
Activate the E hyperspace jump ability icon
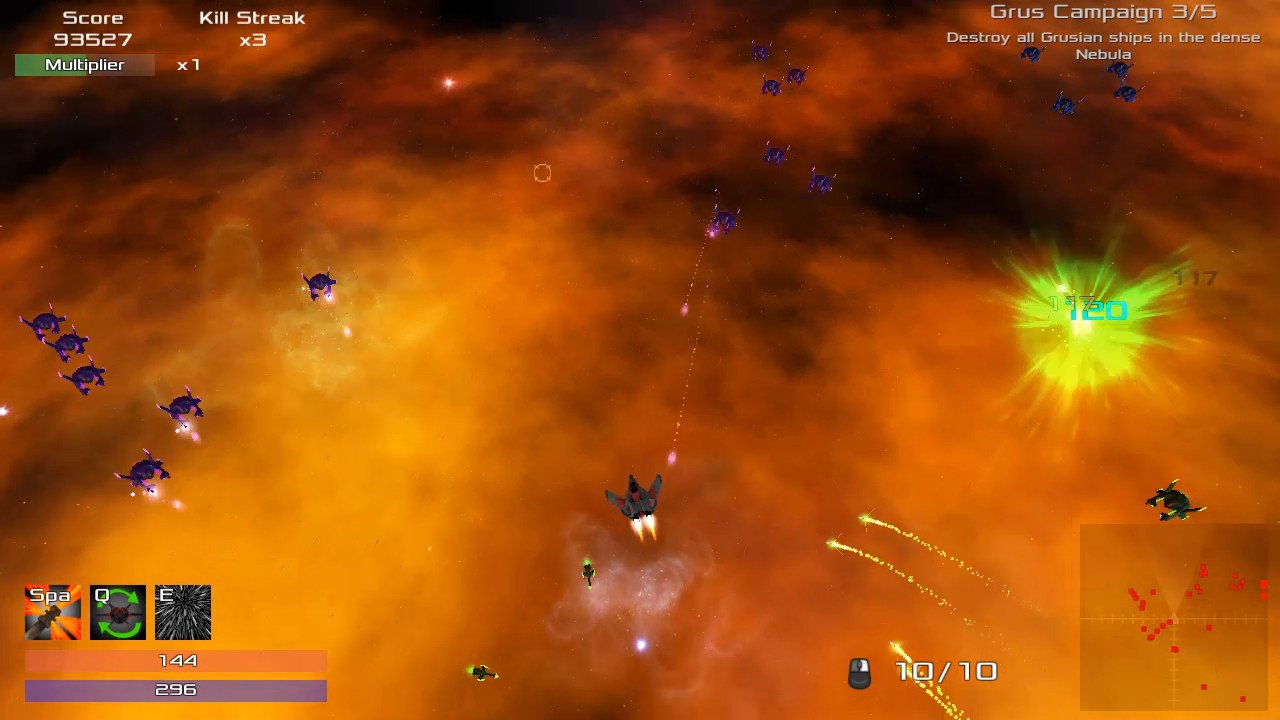click(x=182, y=611)
